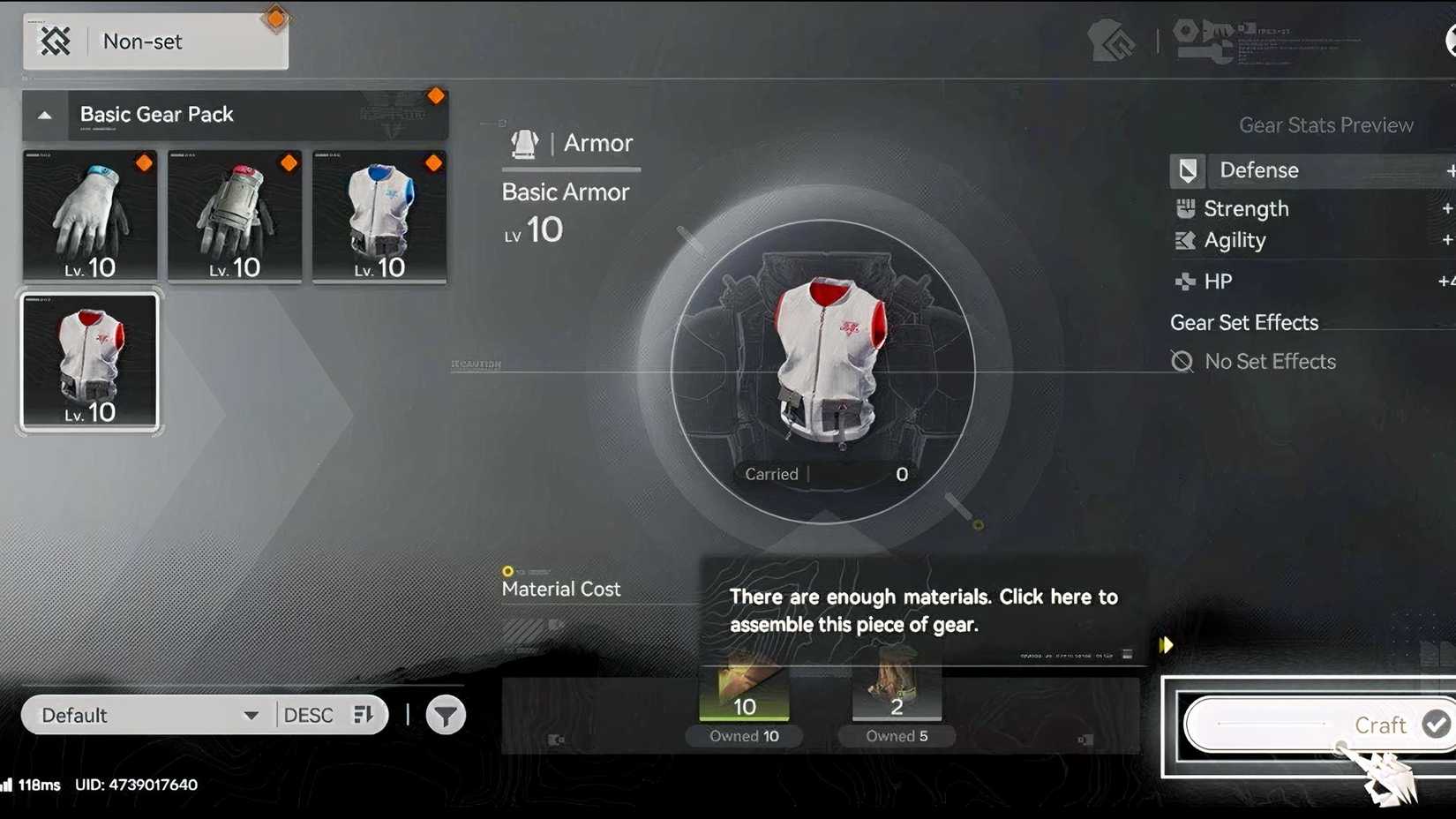Select the Non-set gear category icon

tap(55, 41)
